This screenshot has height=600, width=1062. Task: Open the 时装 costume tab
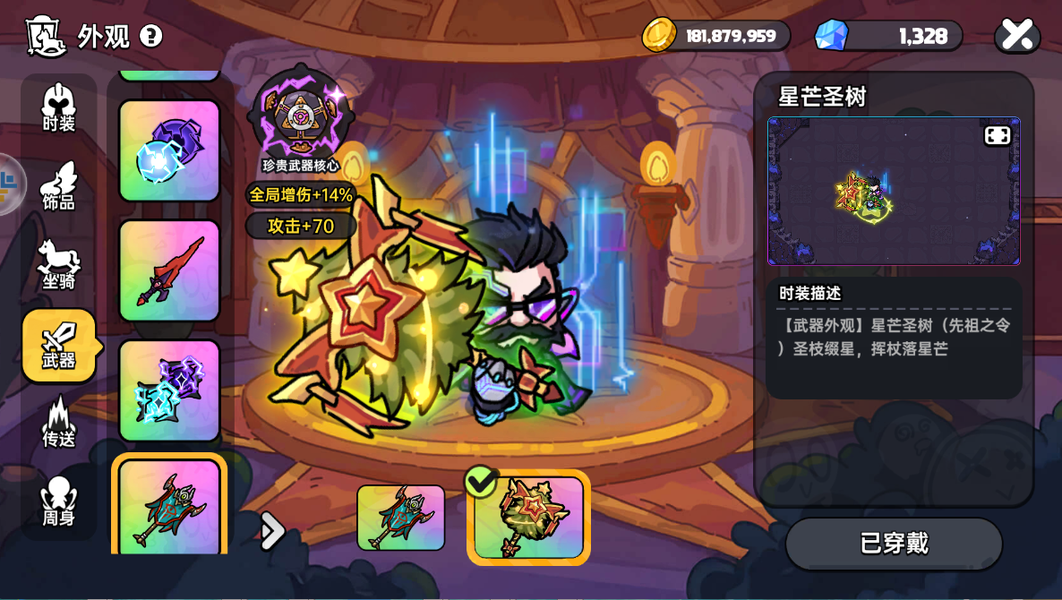(x=59, y=108)
